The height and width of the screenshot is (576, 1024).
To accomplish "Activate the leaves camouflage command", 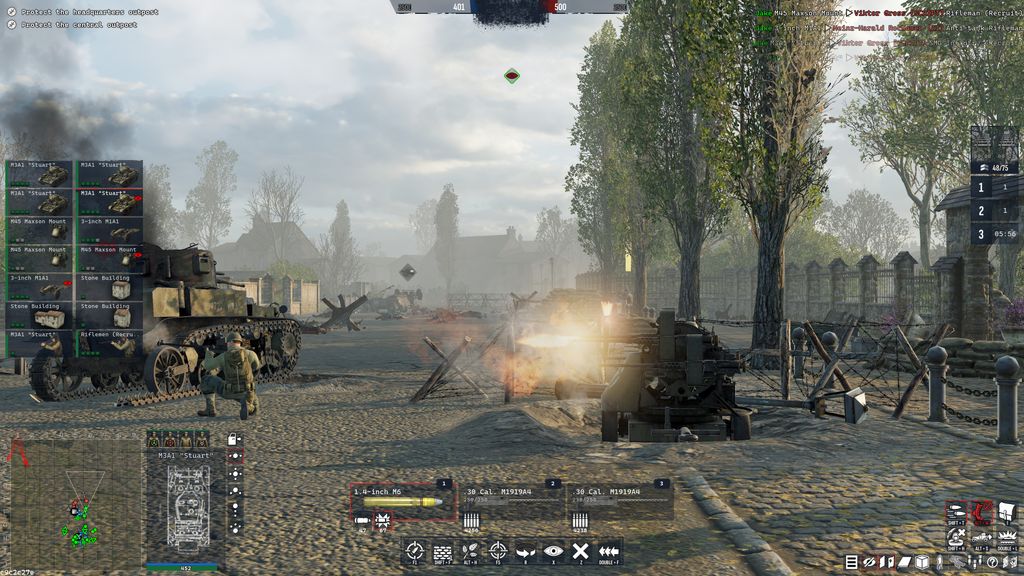I will point(470,551).
